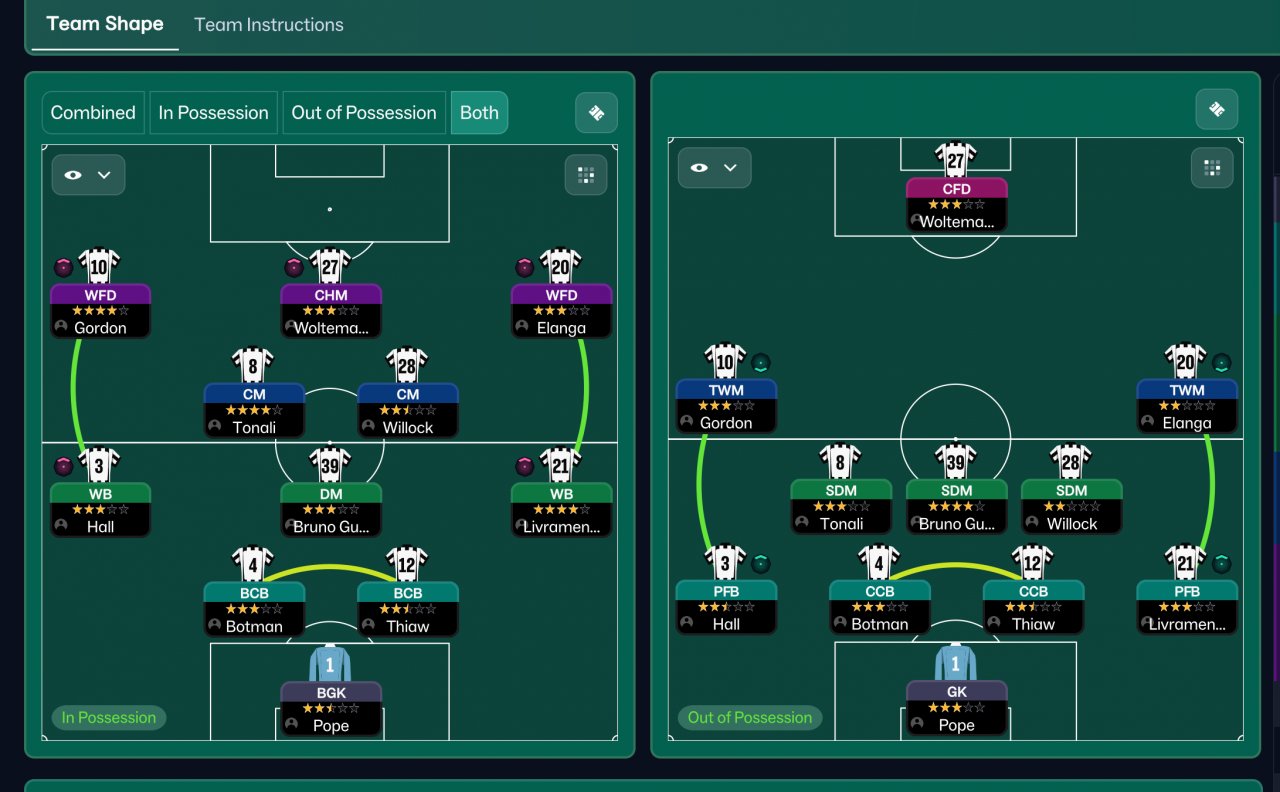Activate the Both view option
1280x792 pixels.
[479, 113]
